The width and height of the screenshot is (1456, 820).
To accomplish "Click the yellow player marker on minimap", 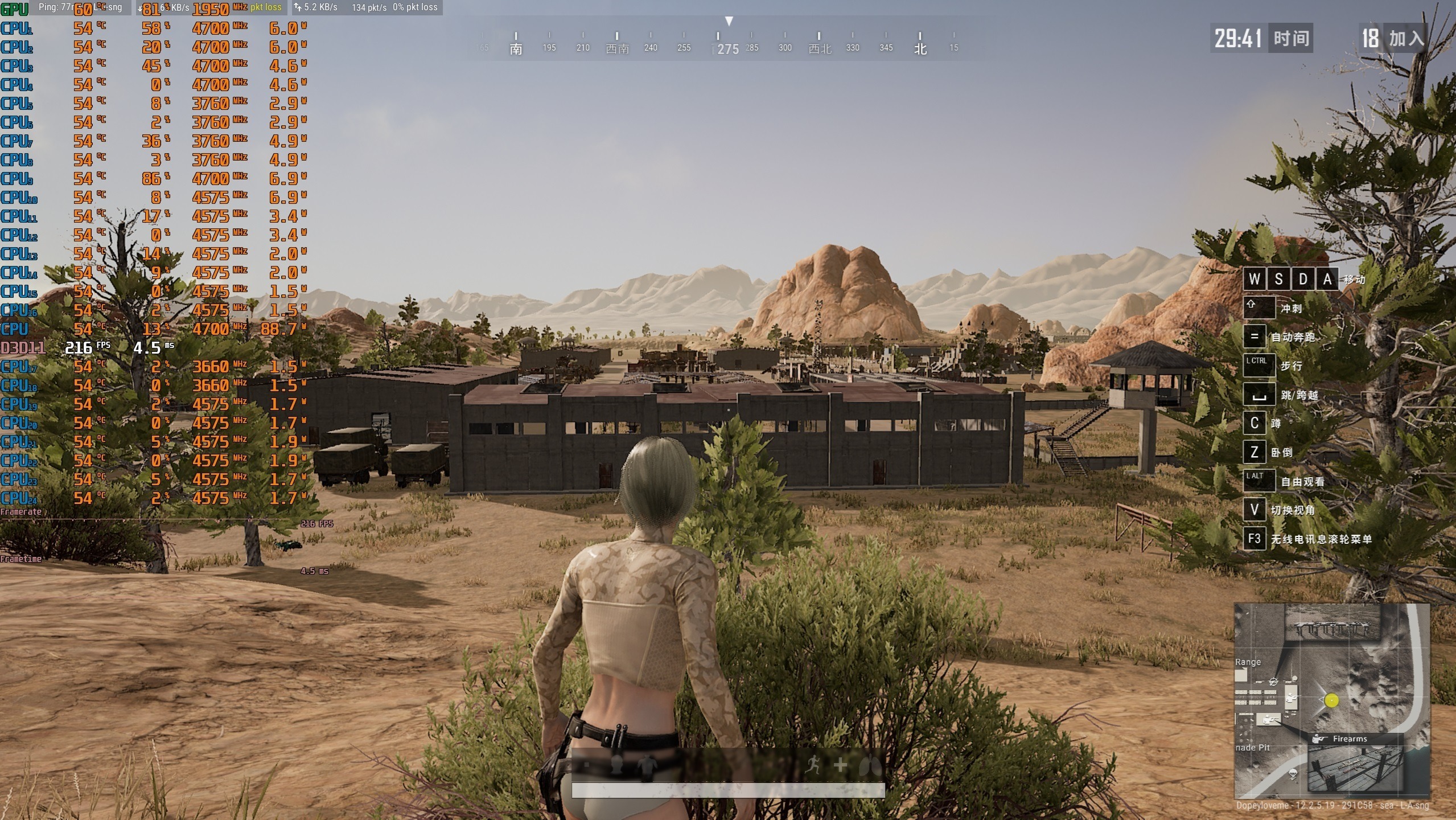I will [x=1331, y=700].
